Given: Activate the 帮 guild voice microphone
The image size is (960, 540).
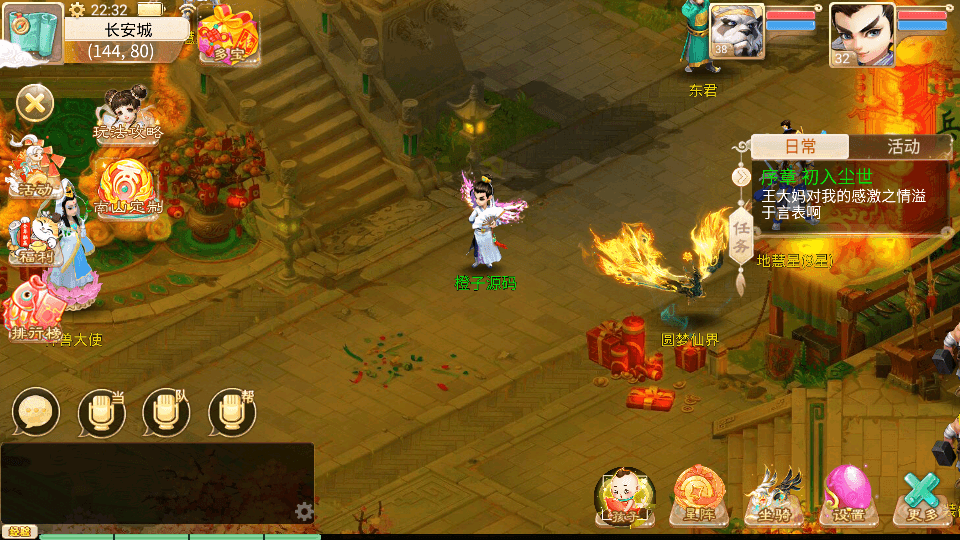Looking at the screenshot, I should pyautogui.click(x=231, y=412).
